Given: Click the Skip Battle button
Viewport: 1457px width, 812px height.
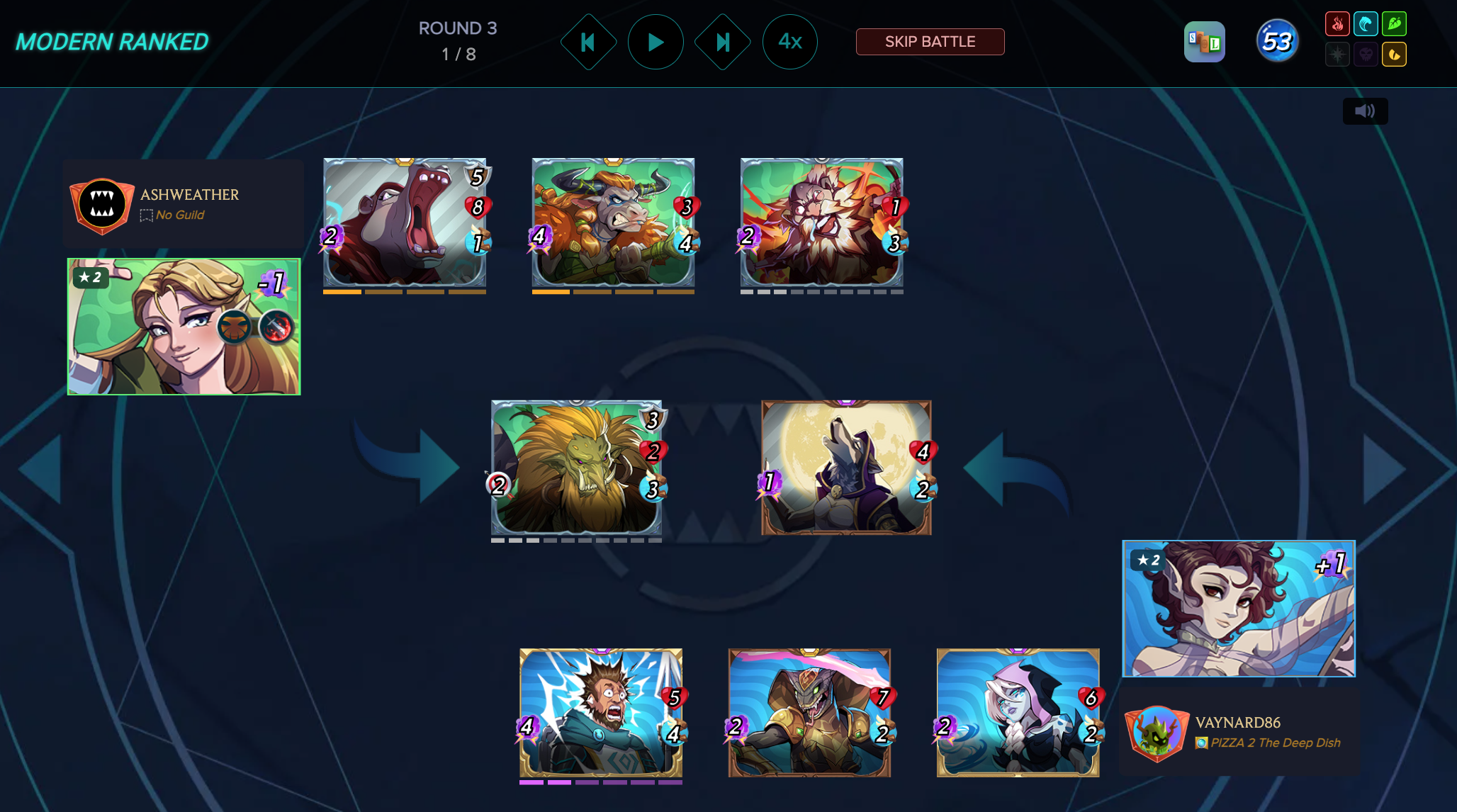Looking at the screenshot, I should coord(930,42).
